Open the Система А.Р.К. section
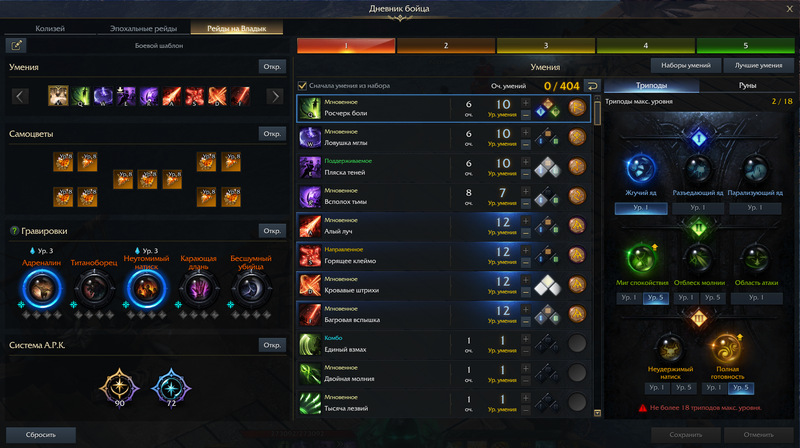Viewport: 800px width, 448px height. click(x=271, y=345)
